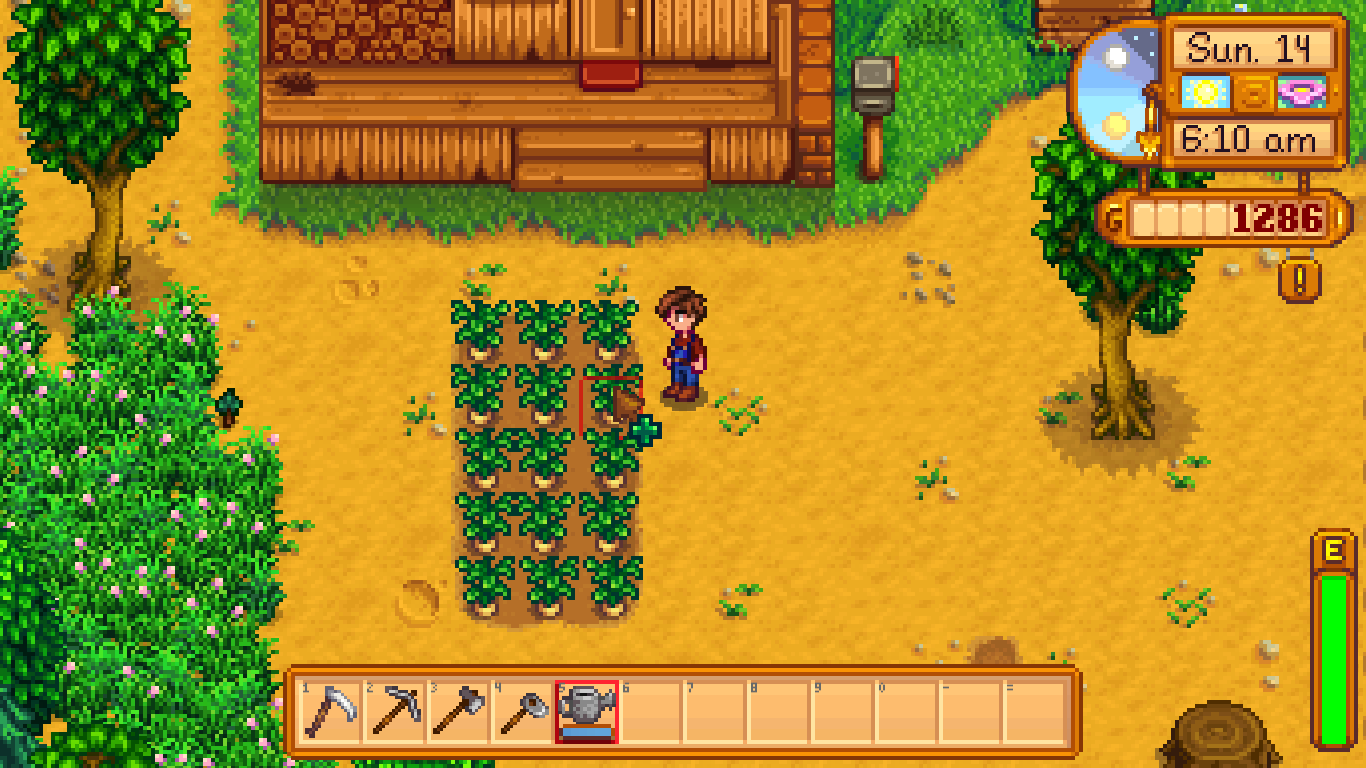Click the 6:10 am time display
The image size is (1366, 768).
pyautogui.click(x=1251, y=138)
